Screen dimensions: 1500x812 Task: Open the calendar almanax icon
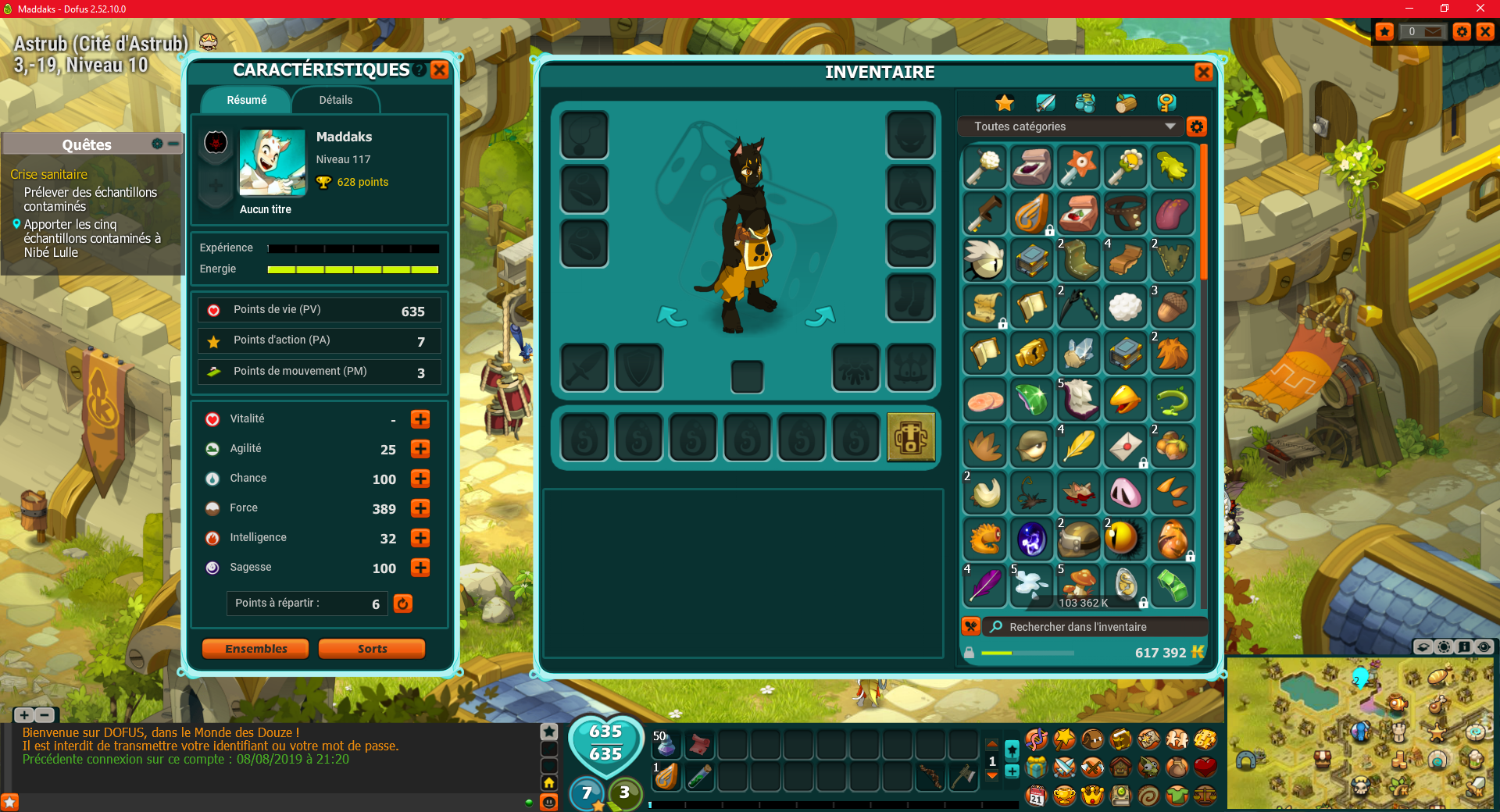pos(1036,796)
